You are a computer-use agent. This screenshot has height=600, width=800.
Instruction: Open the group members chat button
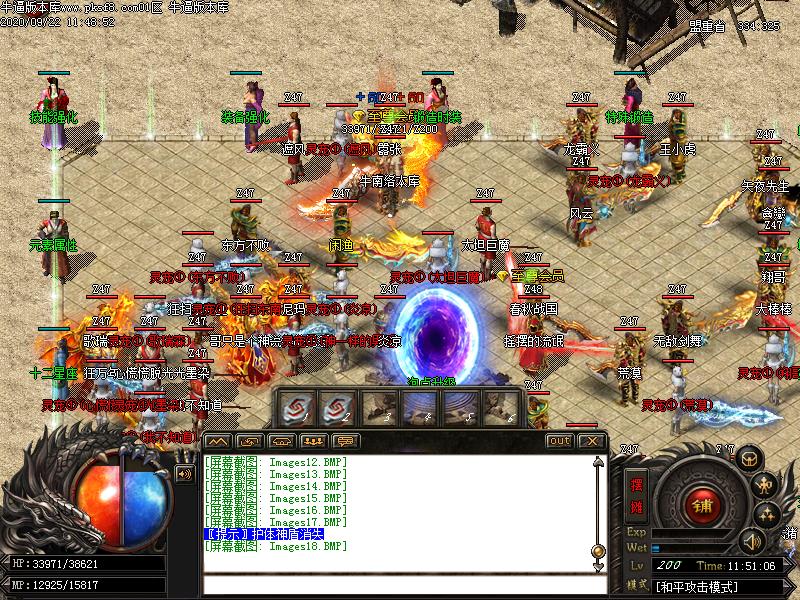(x=314, y=441)
